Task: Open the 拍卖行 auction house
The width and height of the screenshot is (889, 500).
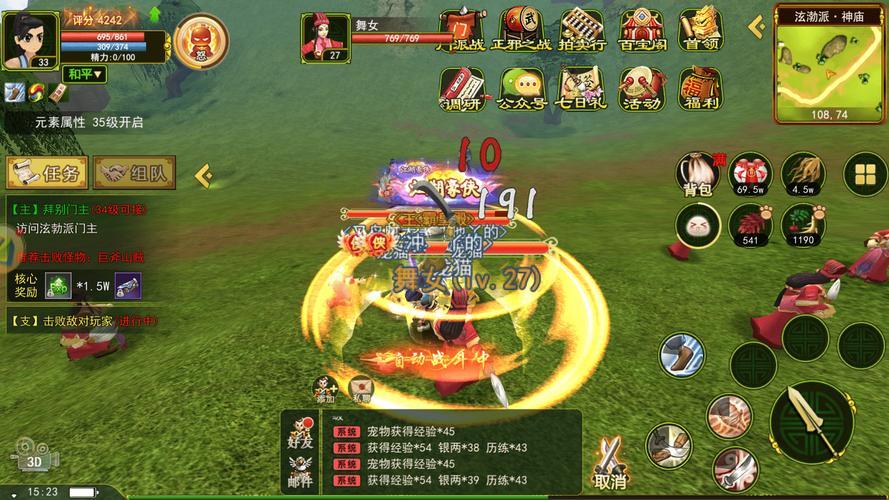Action: click(581, 30)
